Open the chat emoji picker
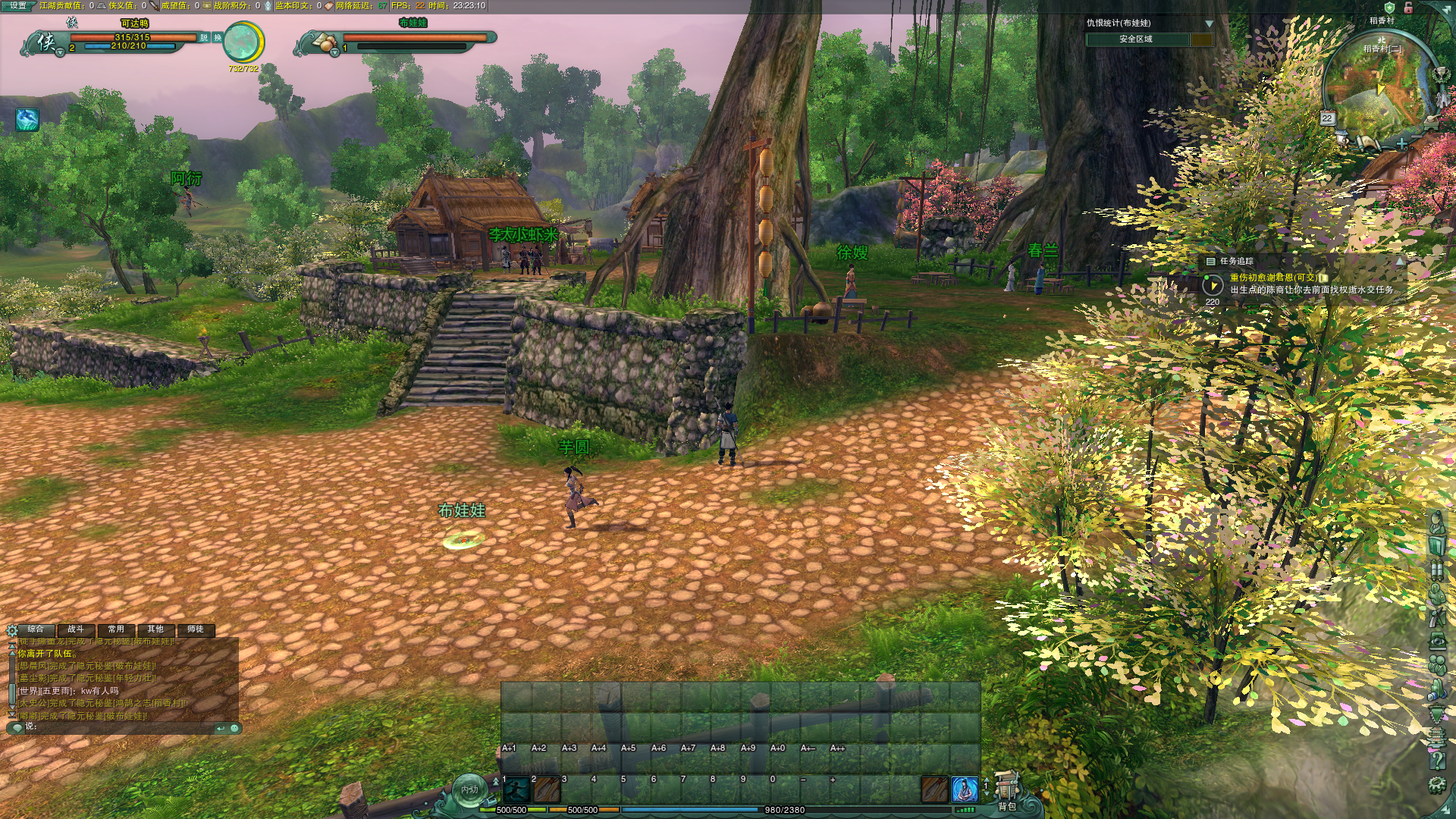Viewport: 1456px width, 819px height. pos(235,728)
